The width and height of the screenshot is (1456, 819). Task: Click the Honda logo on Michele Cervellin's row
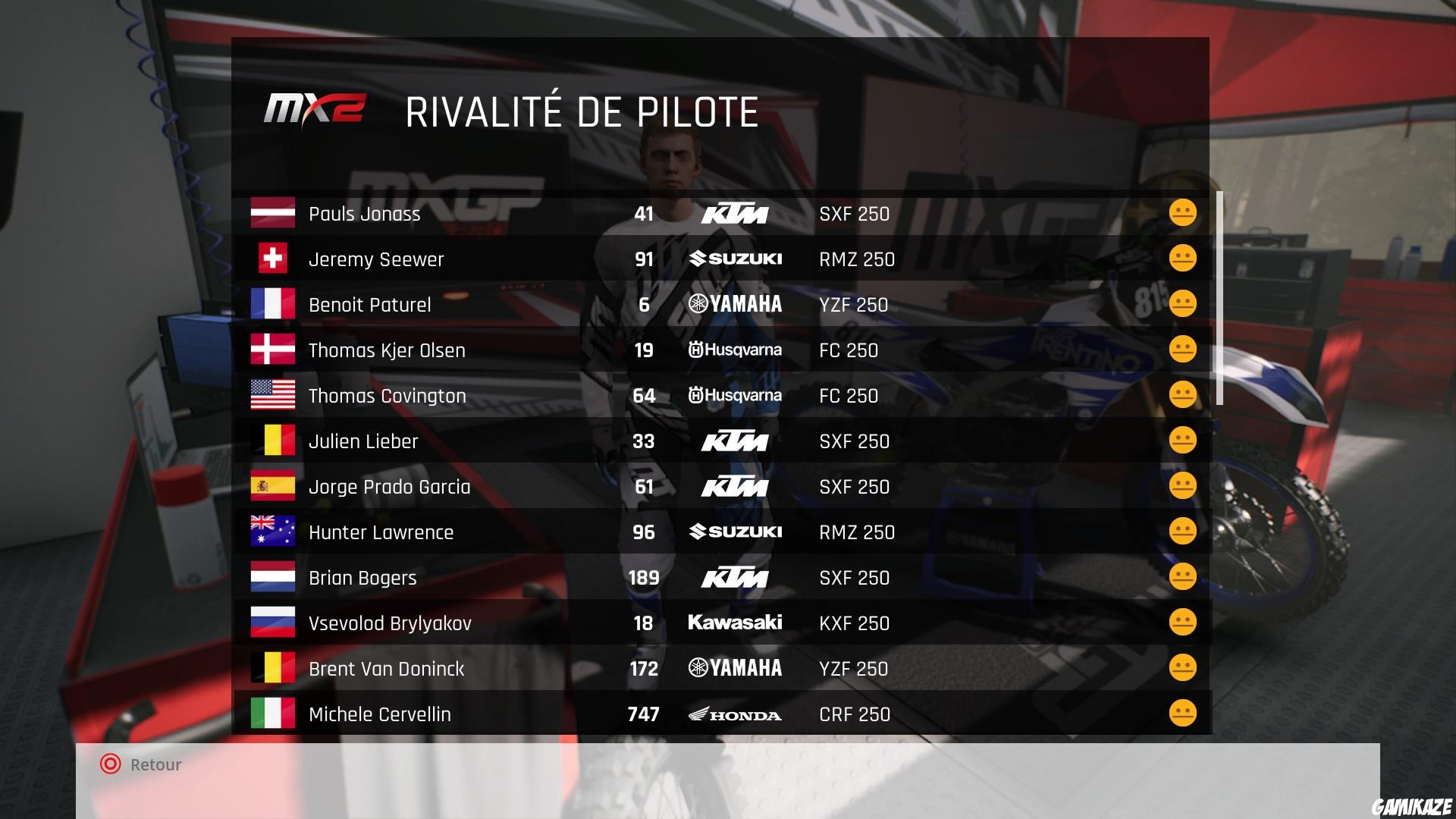coord(735,714)
